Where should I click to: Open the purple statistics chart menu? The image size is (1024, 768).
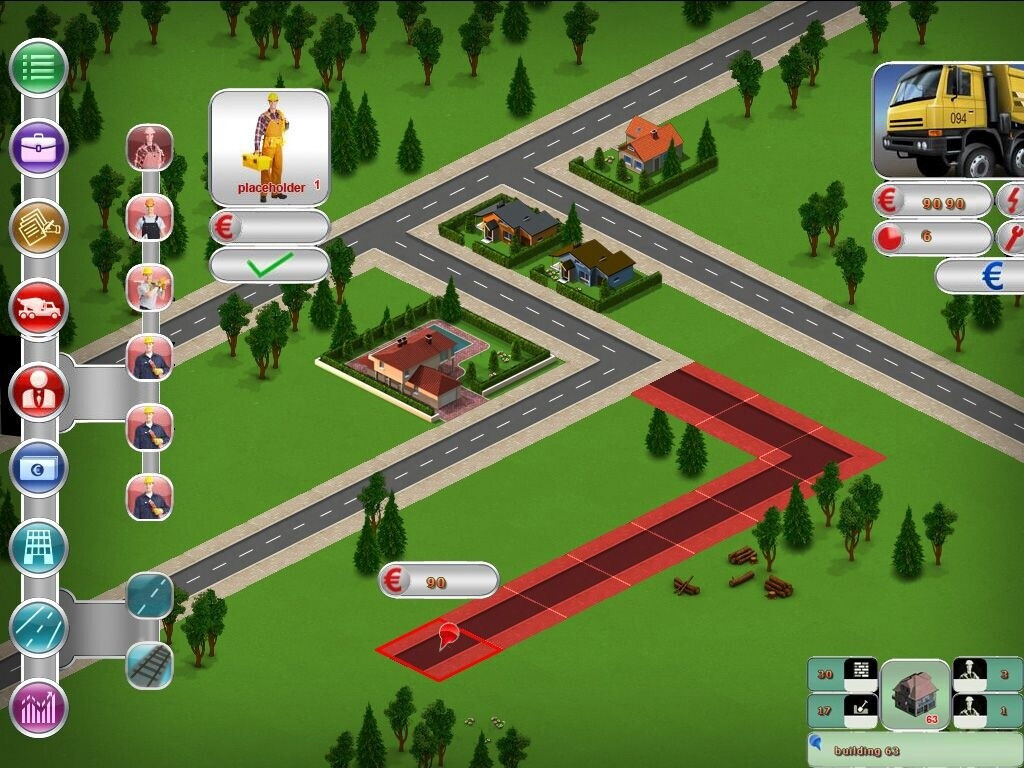point(38,708)
